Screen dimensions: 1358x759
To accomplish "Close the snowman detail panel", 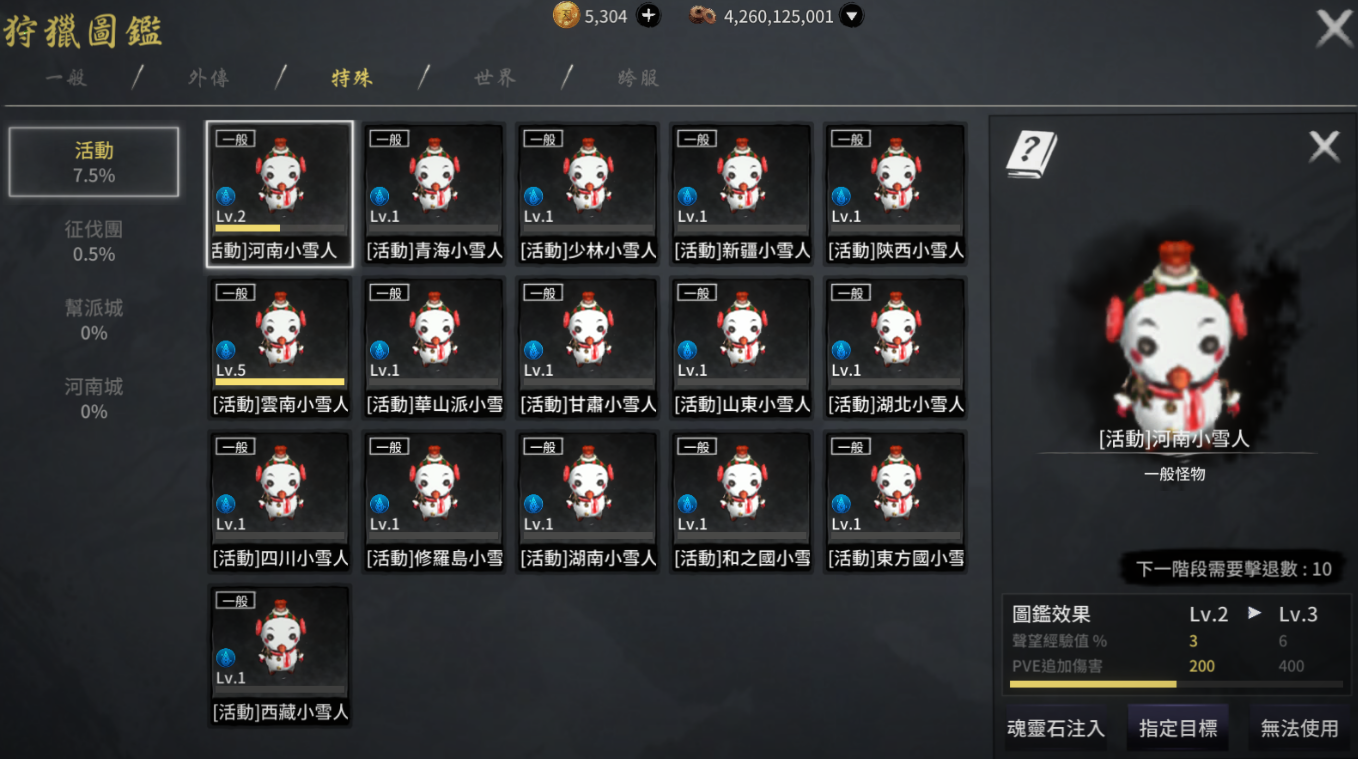I will 1324,148.
